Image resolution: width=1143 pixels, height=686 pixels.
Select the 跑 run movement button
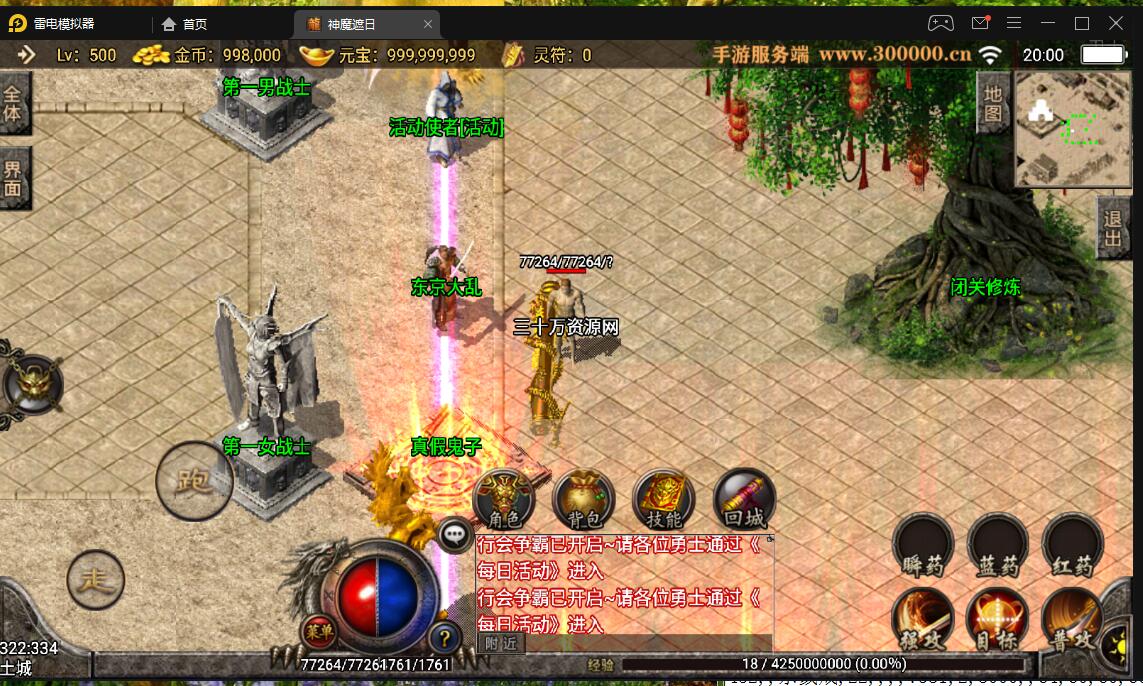click(x=194, y=481)
